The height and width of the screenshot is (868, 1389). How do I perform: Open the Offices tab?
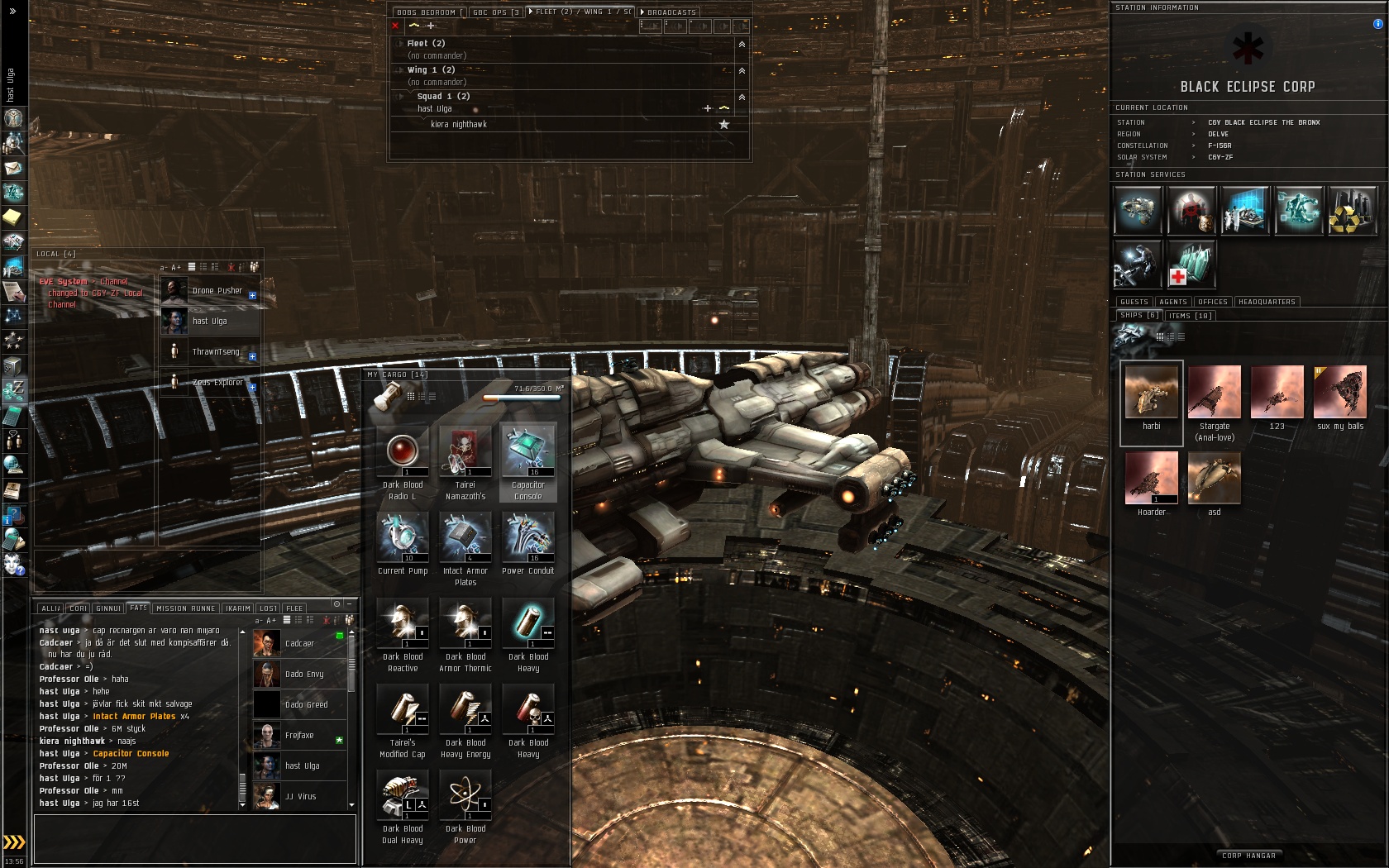1213,302
